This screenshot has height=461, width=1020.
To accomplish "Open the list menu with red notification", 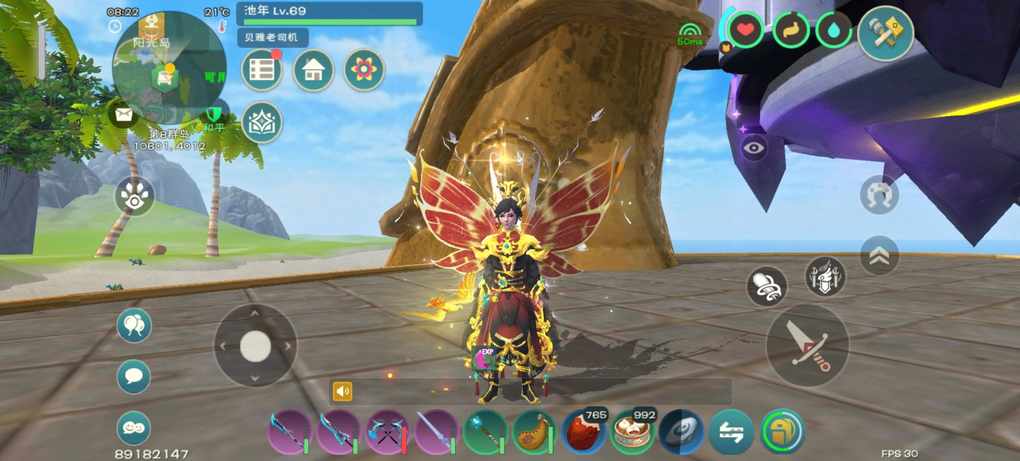I will 262,70.
